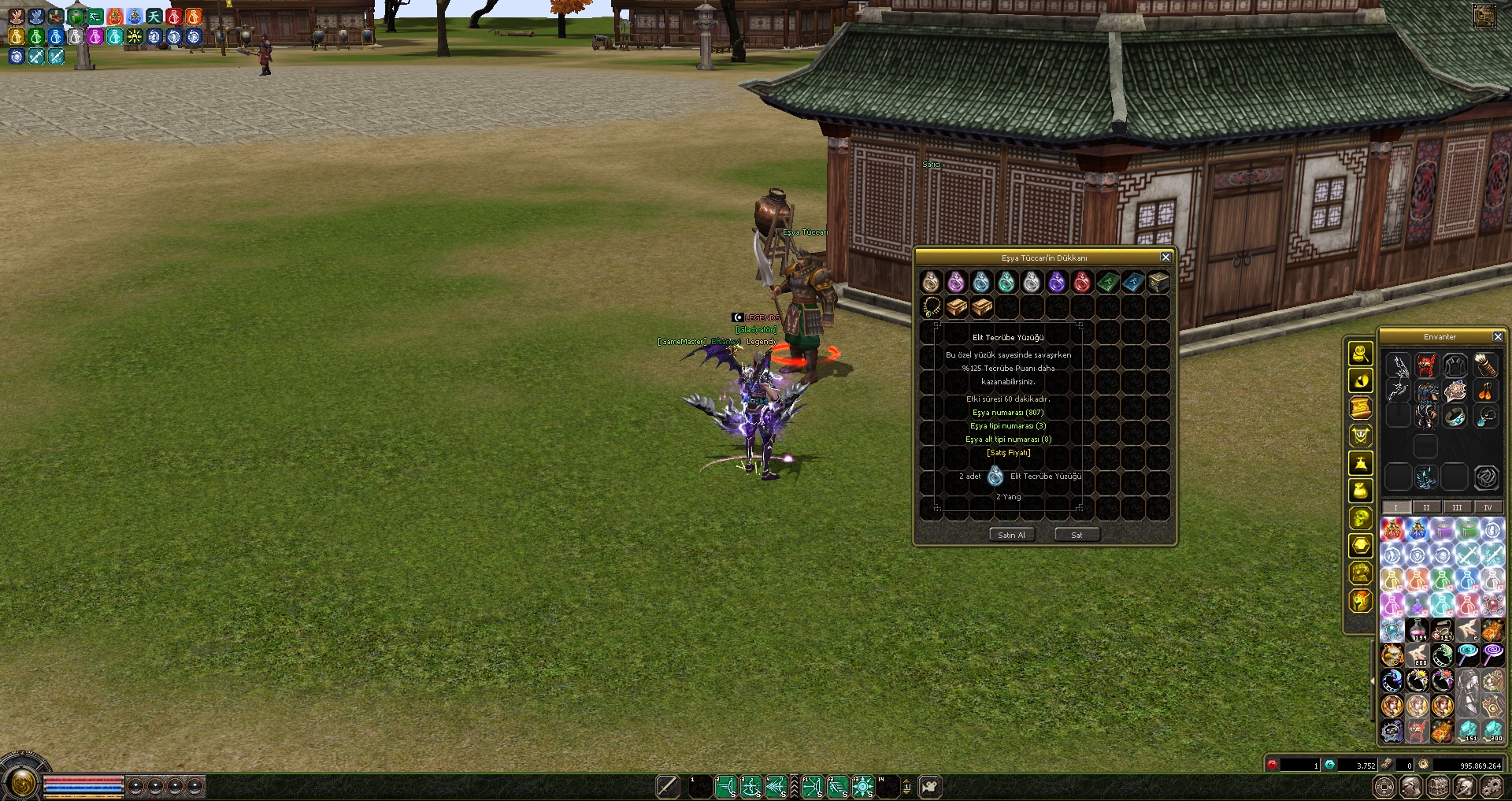
Task: Close the Eşya Tüccarı'nın Dükkanı shop window
Action: [x=1165, y=258]
